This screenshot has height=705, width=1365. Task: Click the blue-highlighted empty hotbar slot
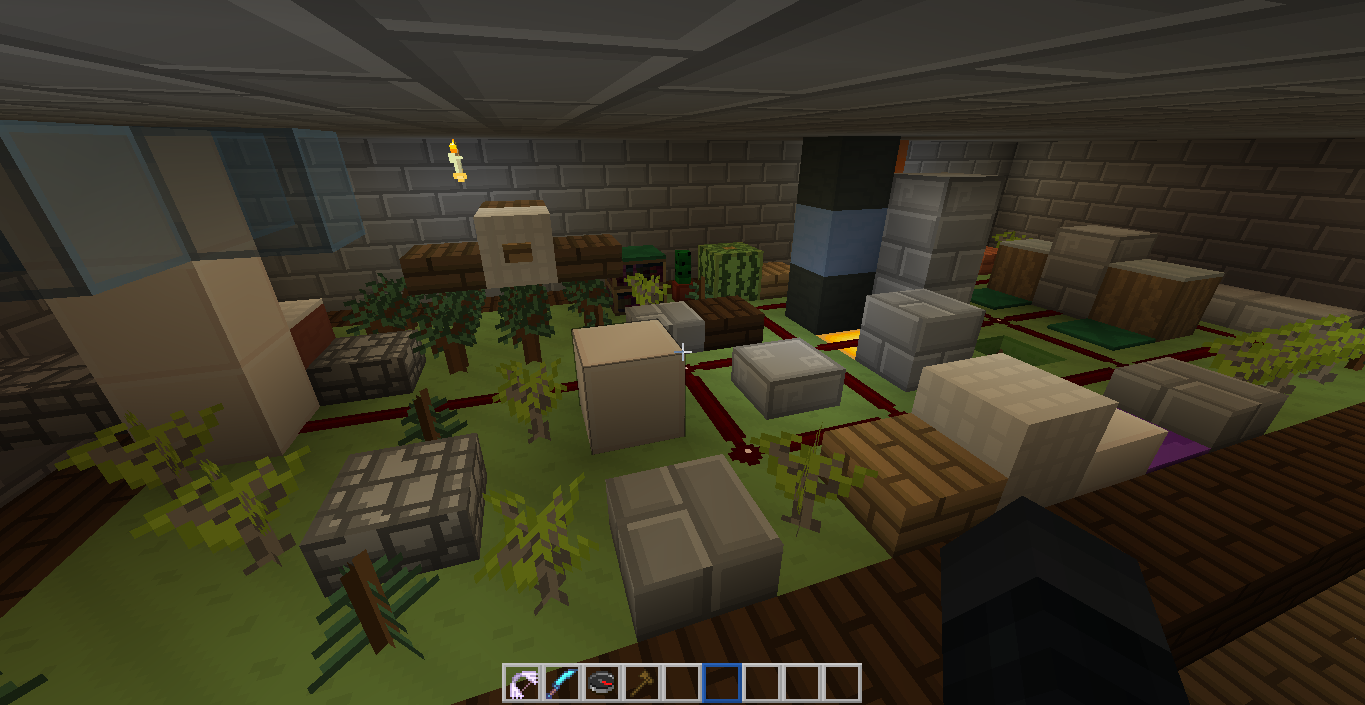pyautogui.click(x=722, y=683)
